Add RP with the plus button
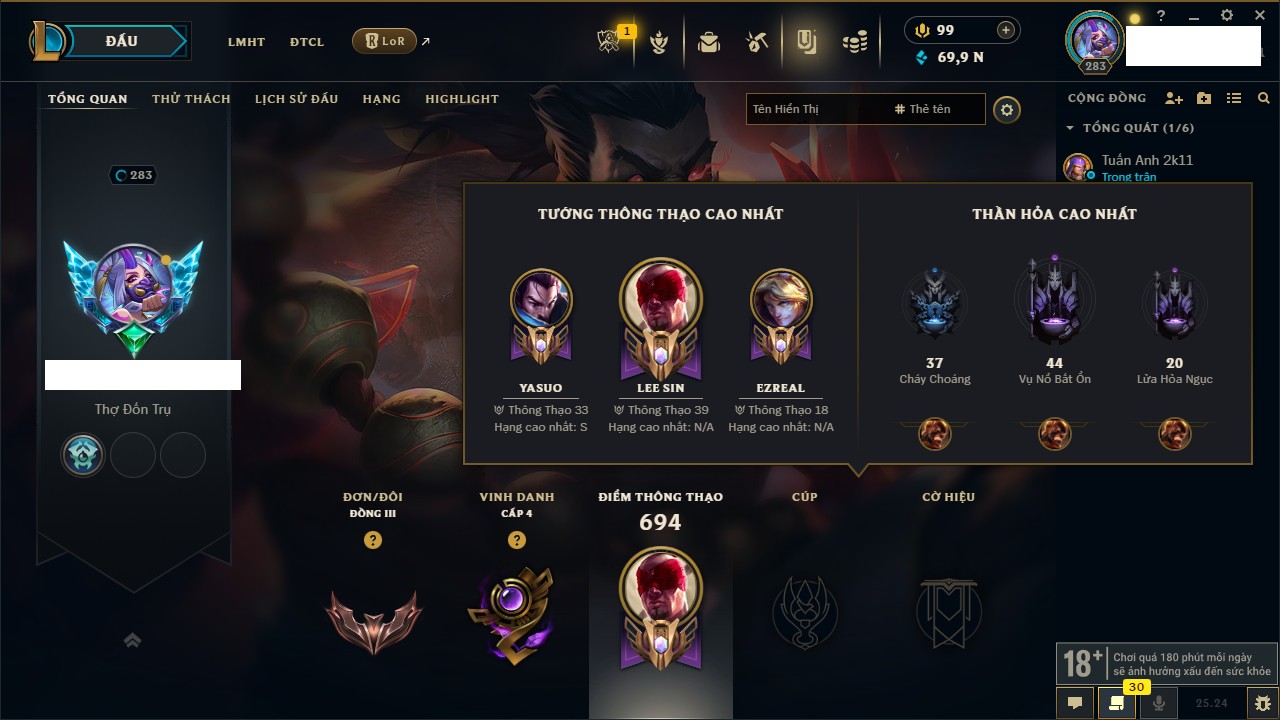Viewport: 1280px width, 720px height. coord(1006,30)
